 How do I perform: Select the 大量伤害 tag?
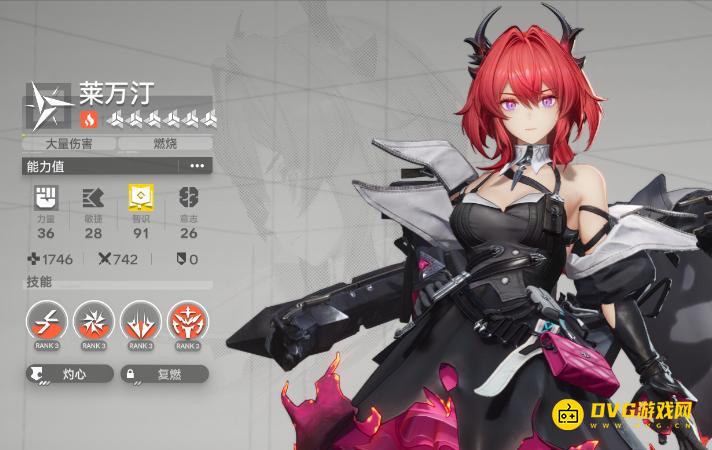coord(69,144)
